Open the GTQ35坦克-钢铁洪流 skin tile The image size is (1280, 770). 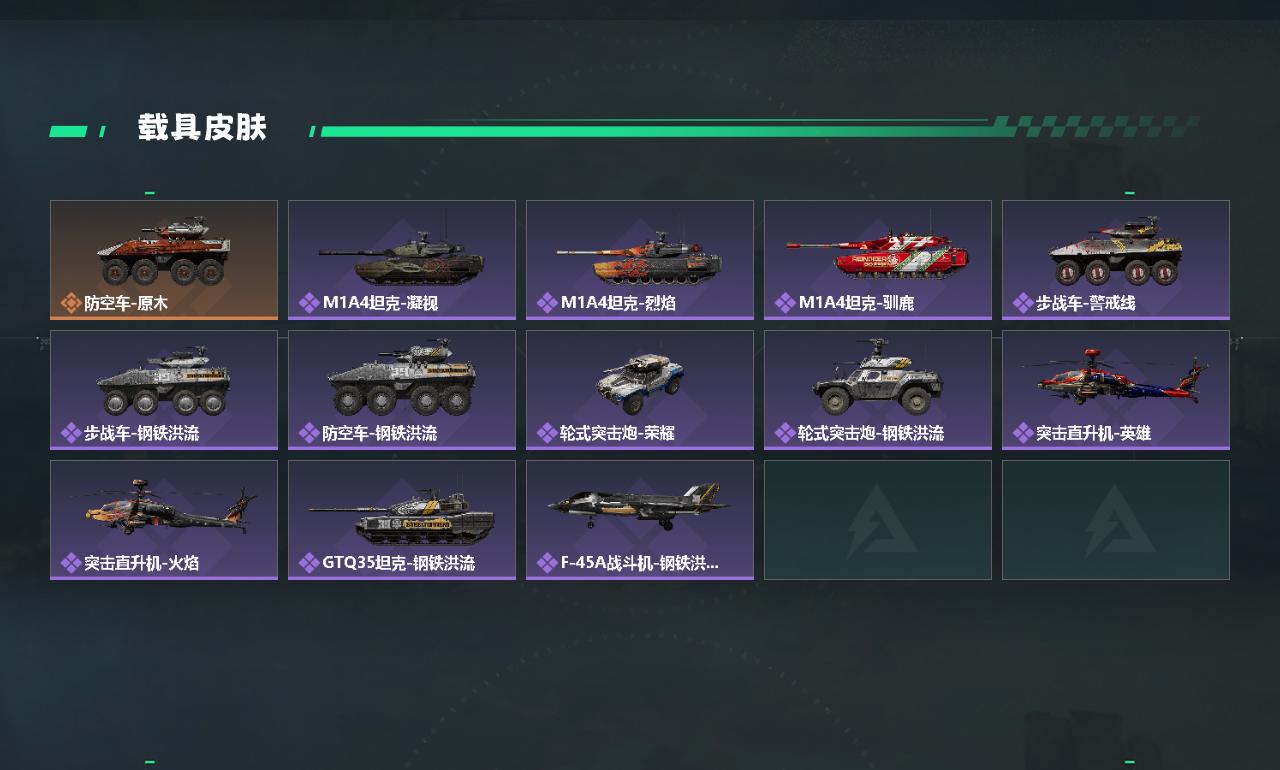(x=402, y=519)
